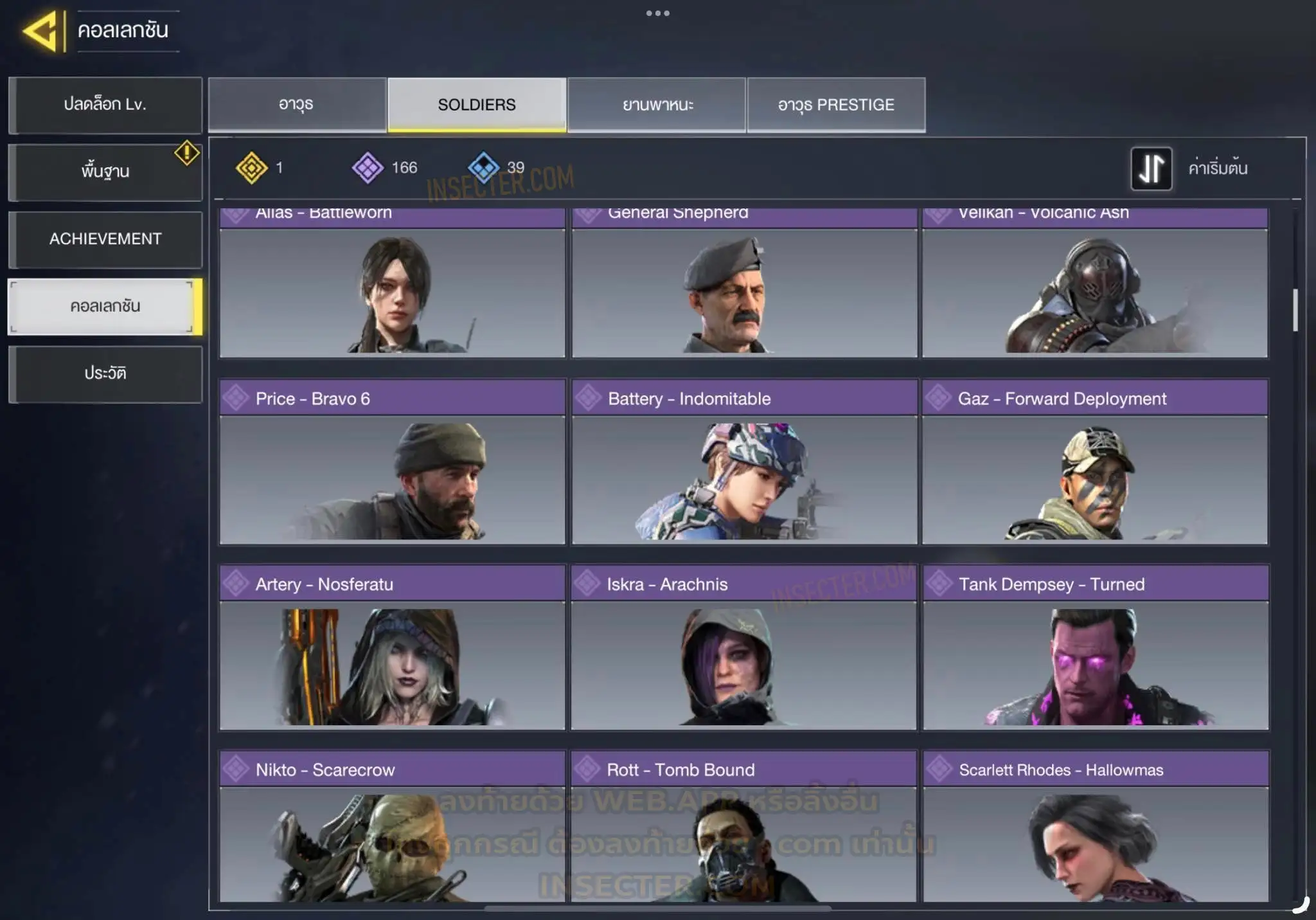
Task: Switch to the อาวุธ weapons tab
Action: (297, 105)
